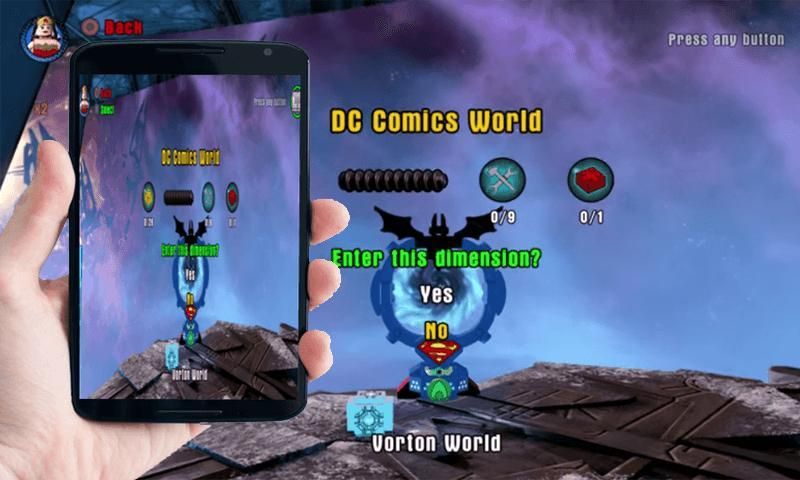800x480 pixels.
Task: Select No on the dimension prompt
Action: point(436,330)
